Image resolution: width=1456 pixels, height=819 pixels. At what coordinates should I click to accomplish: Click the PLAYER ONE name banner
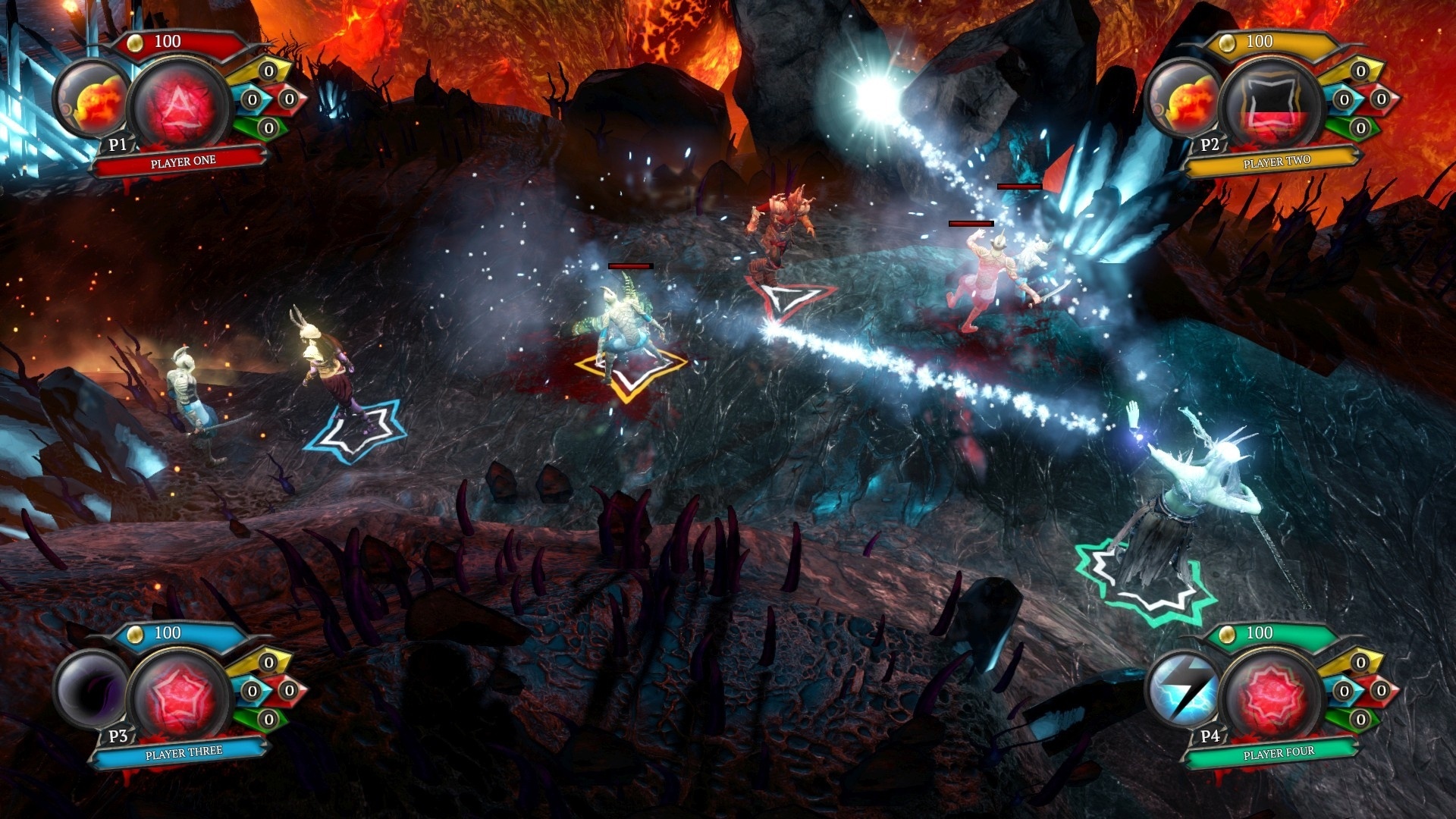point(182,161)
